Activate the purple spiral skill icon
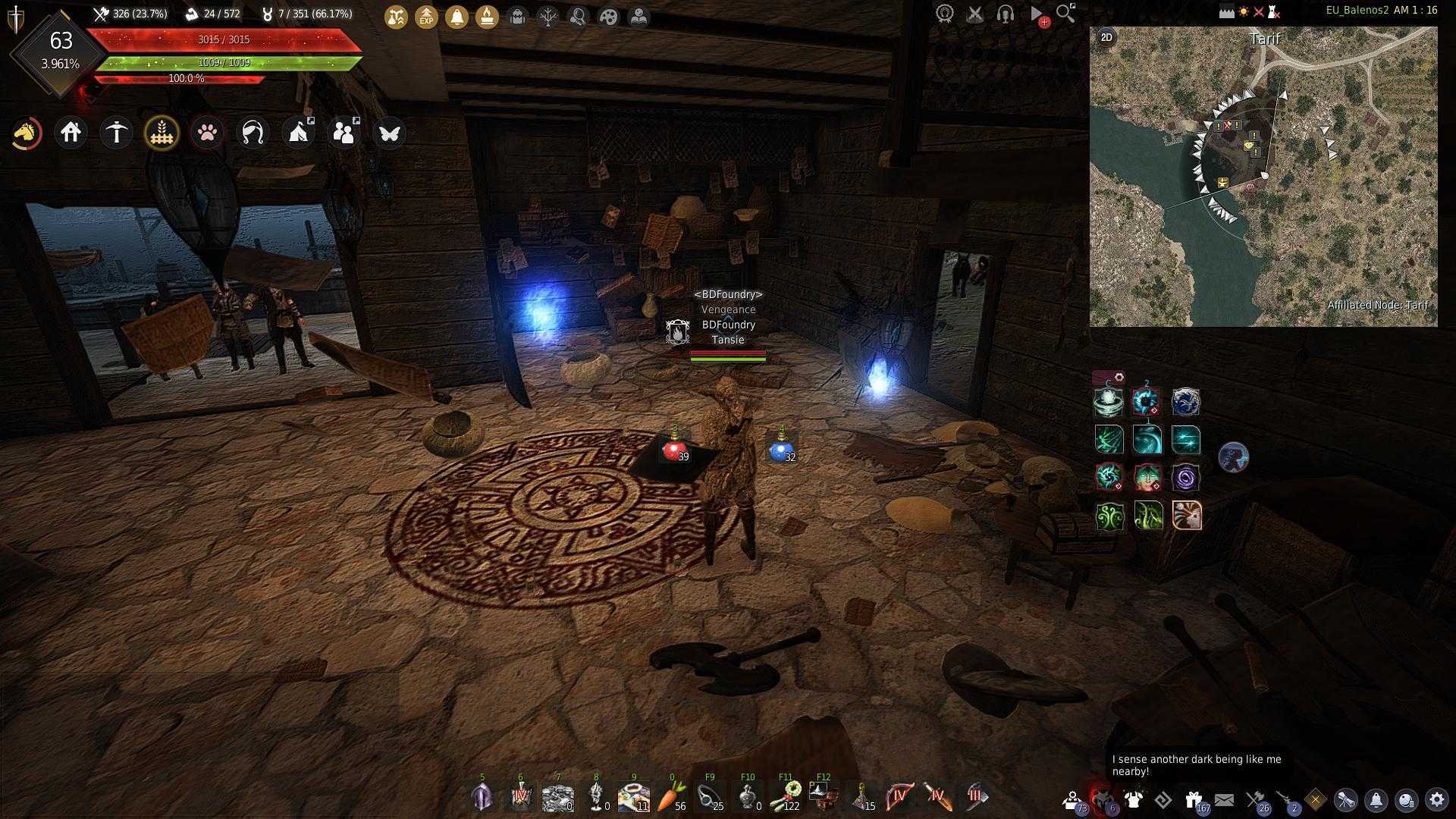 (x=1186, y=477)
